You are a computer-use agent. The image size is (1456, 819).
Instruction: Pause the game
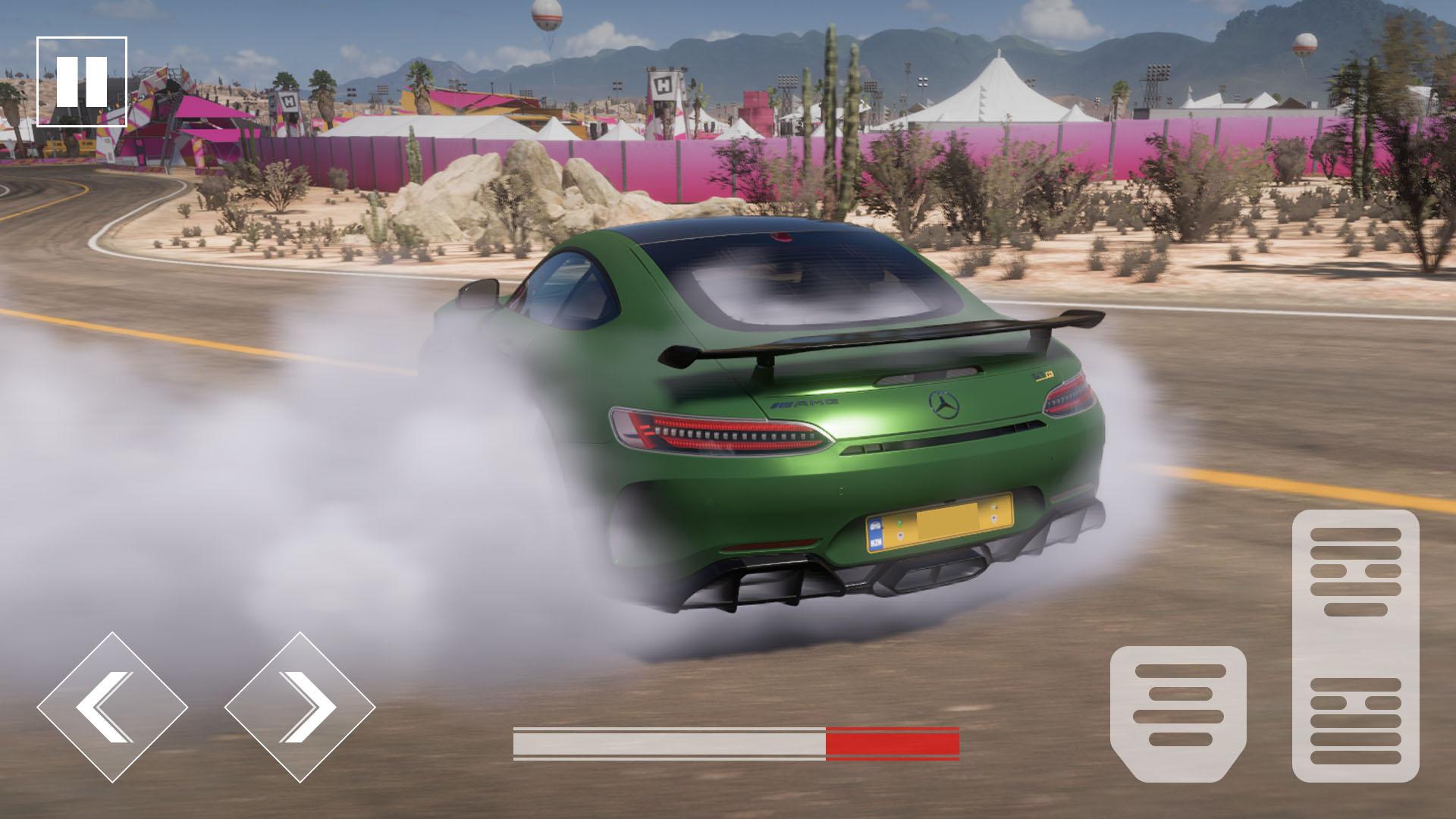82,81
